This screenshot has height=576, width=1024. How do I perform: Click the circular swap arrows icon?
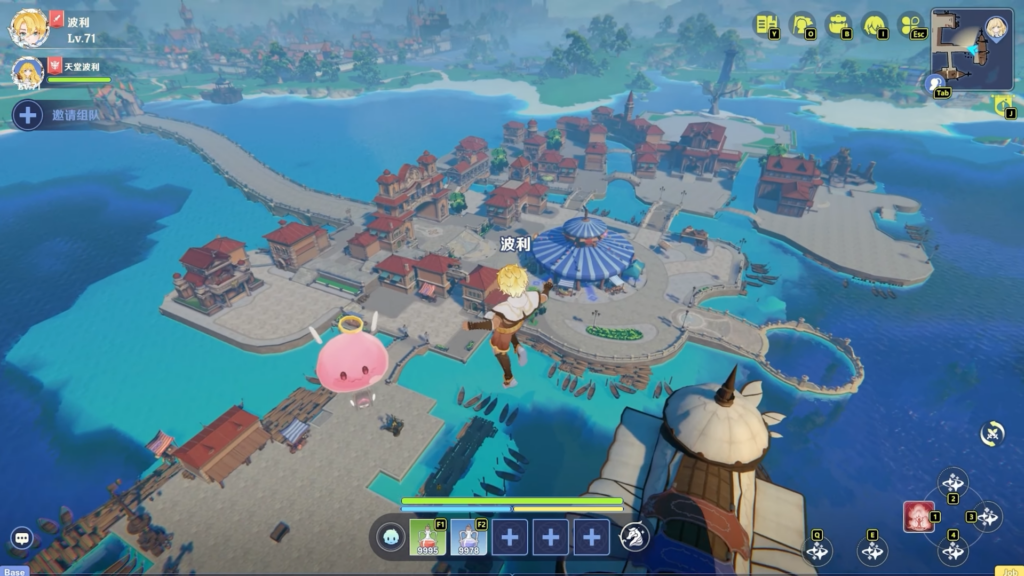click(992, 433)
